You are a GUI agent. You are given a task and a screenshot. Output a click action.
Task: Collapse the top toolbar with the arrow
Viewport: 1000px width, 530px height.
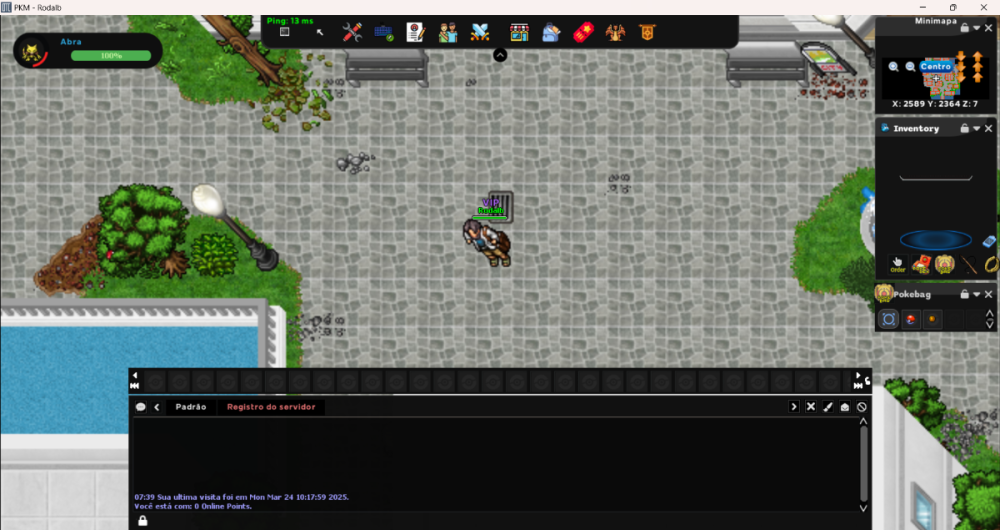coord(500,55)
